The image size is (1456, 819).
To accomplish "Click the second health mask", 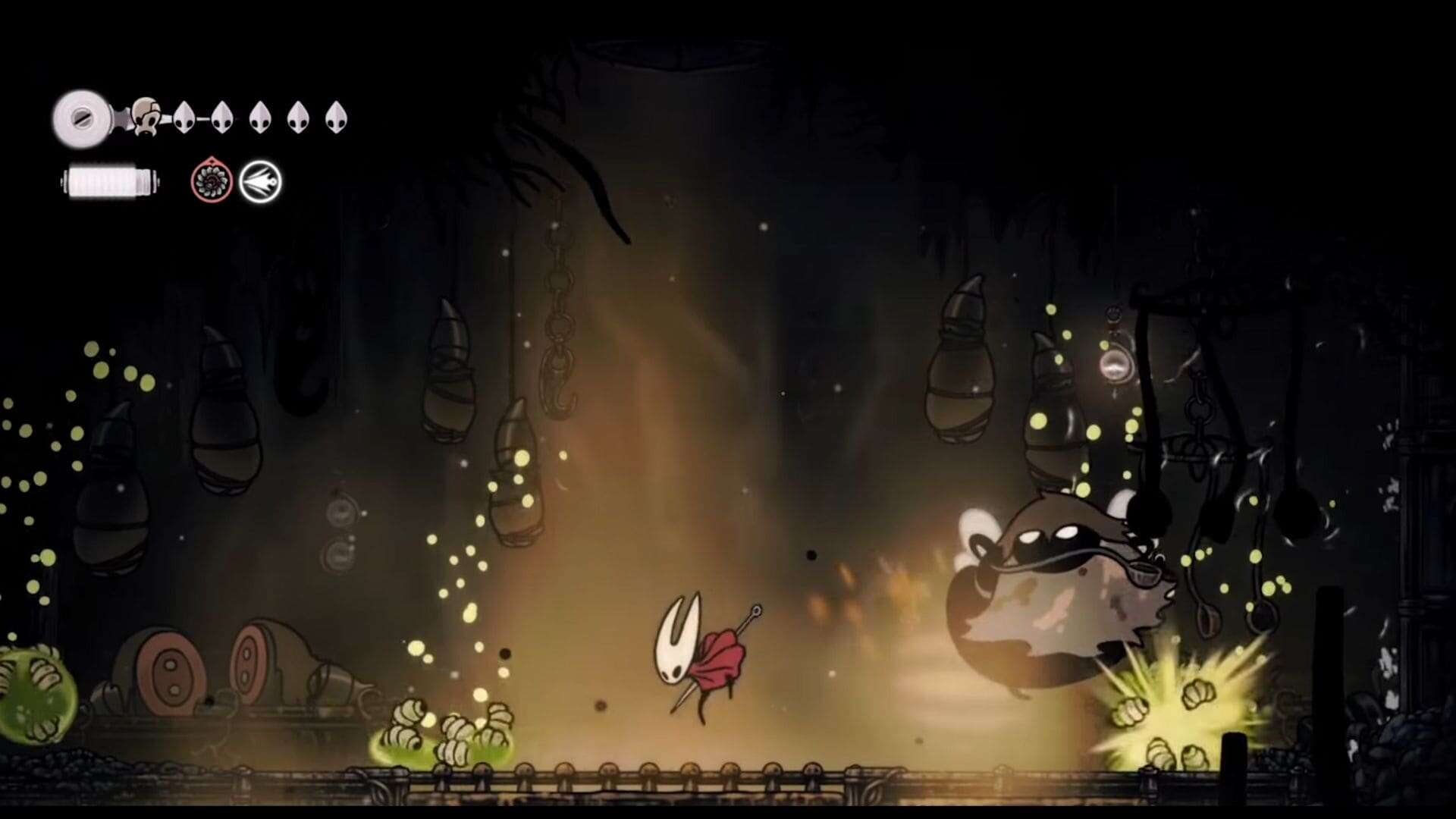I will [185, 118].
